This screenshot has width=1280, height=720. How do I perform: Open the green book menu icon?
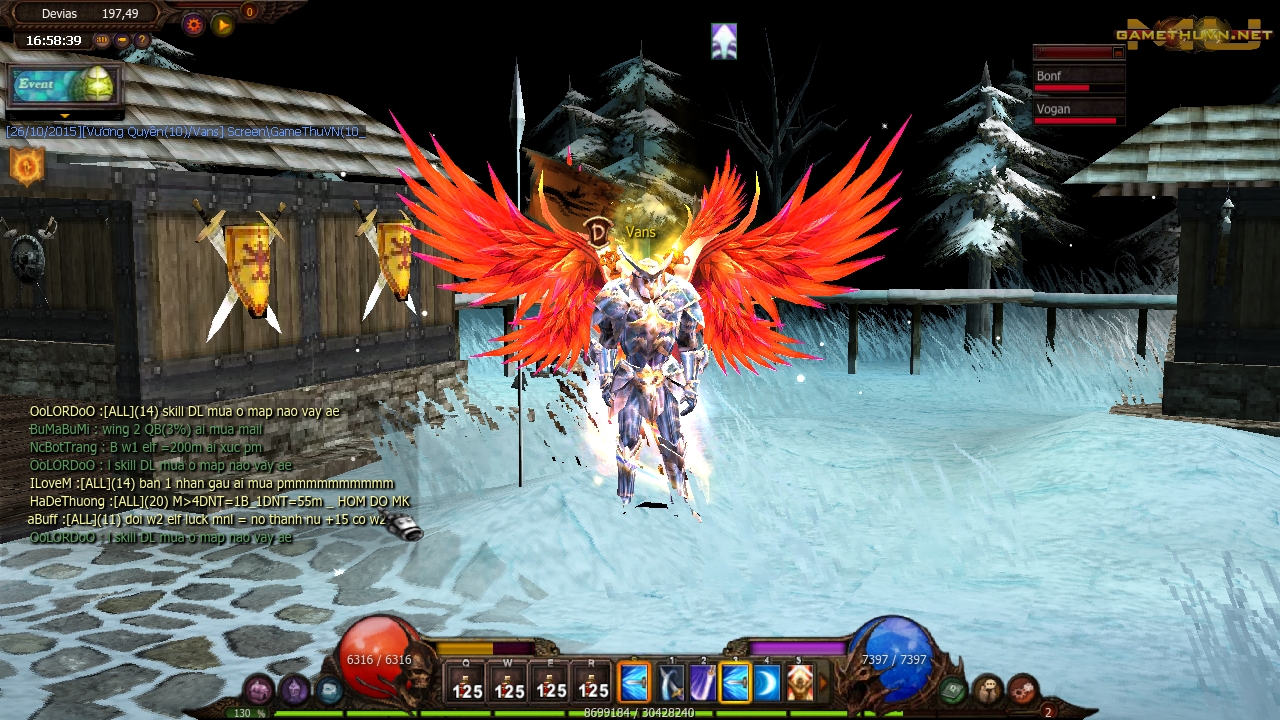coord(953,689)
